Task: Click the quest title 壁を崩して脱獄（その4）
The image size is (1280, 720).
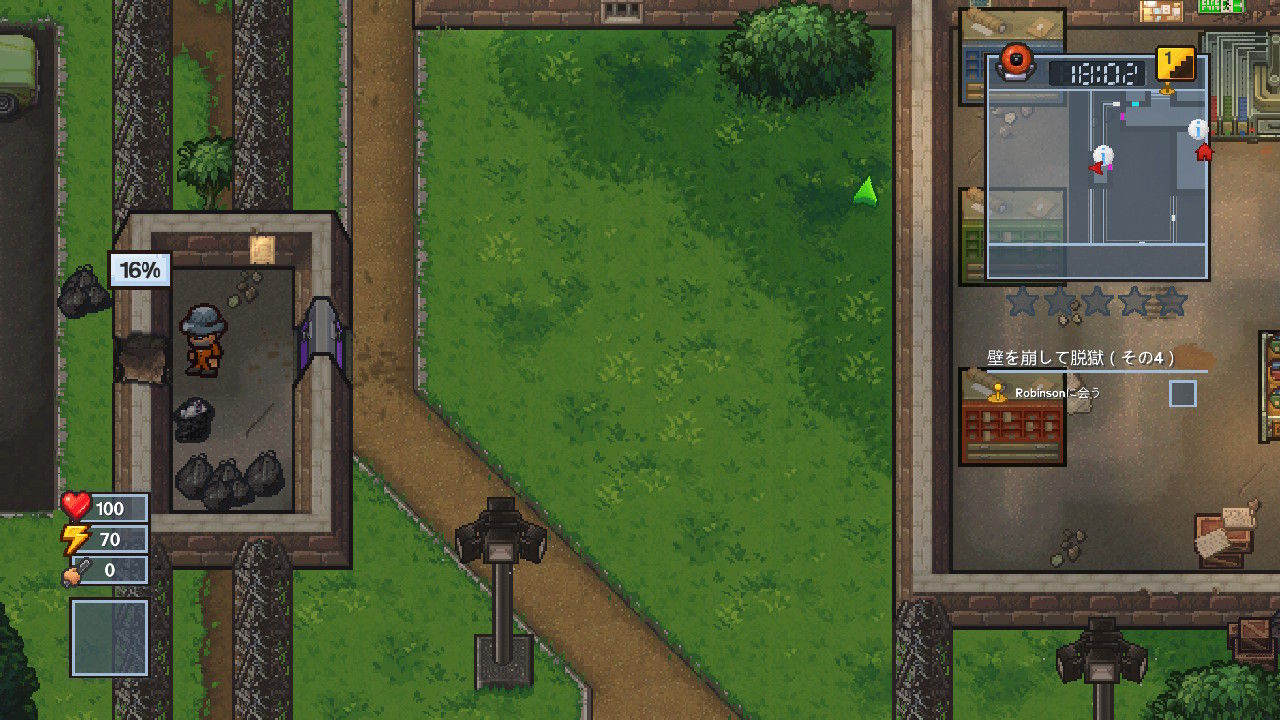Action: click(1078, 357)
